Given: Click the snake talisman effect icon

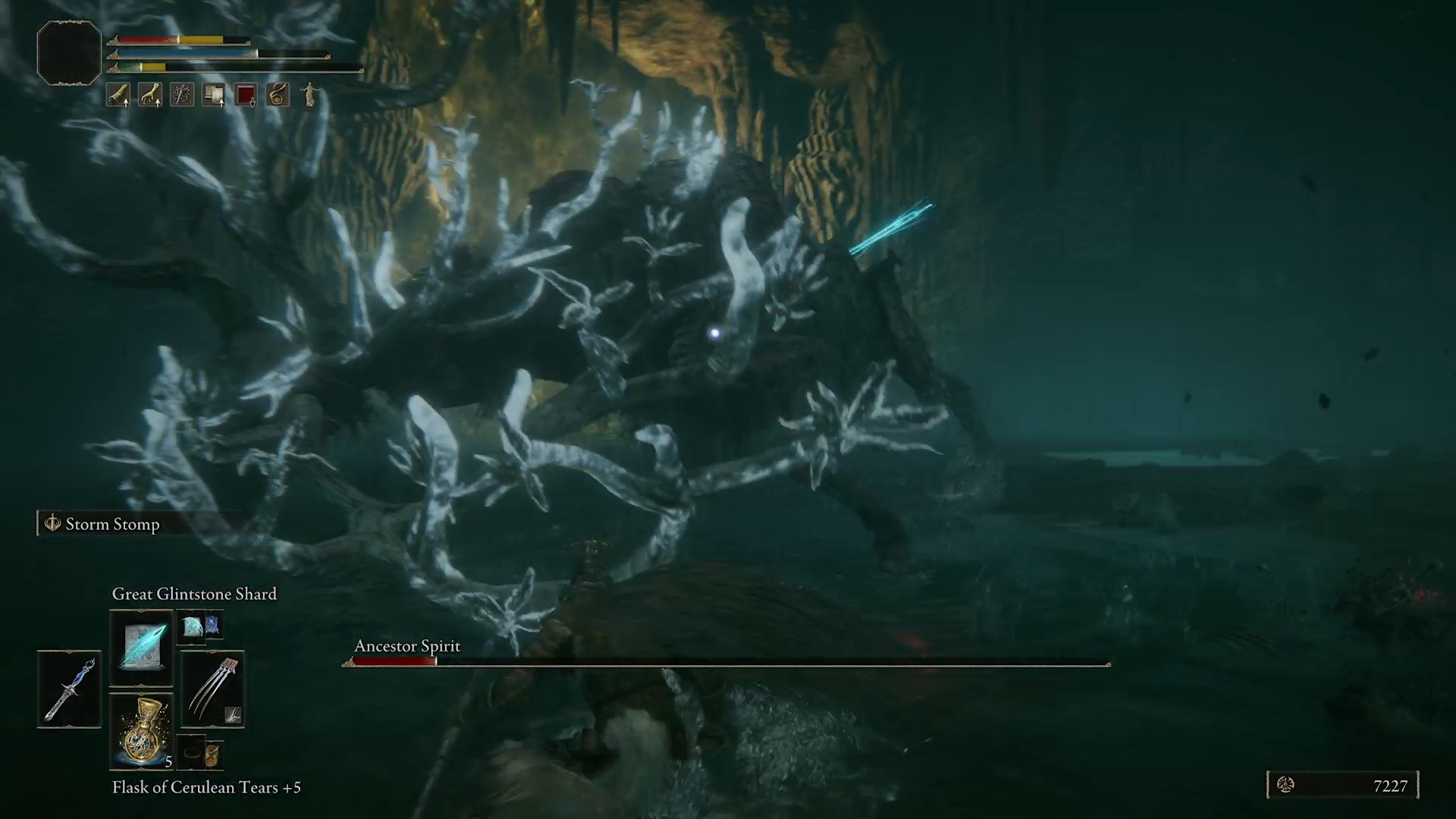Looking at the screenshot, I should point(277,93).
